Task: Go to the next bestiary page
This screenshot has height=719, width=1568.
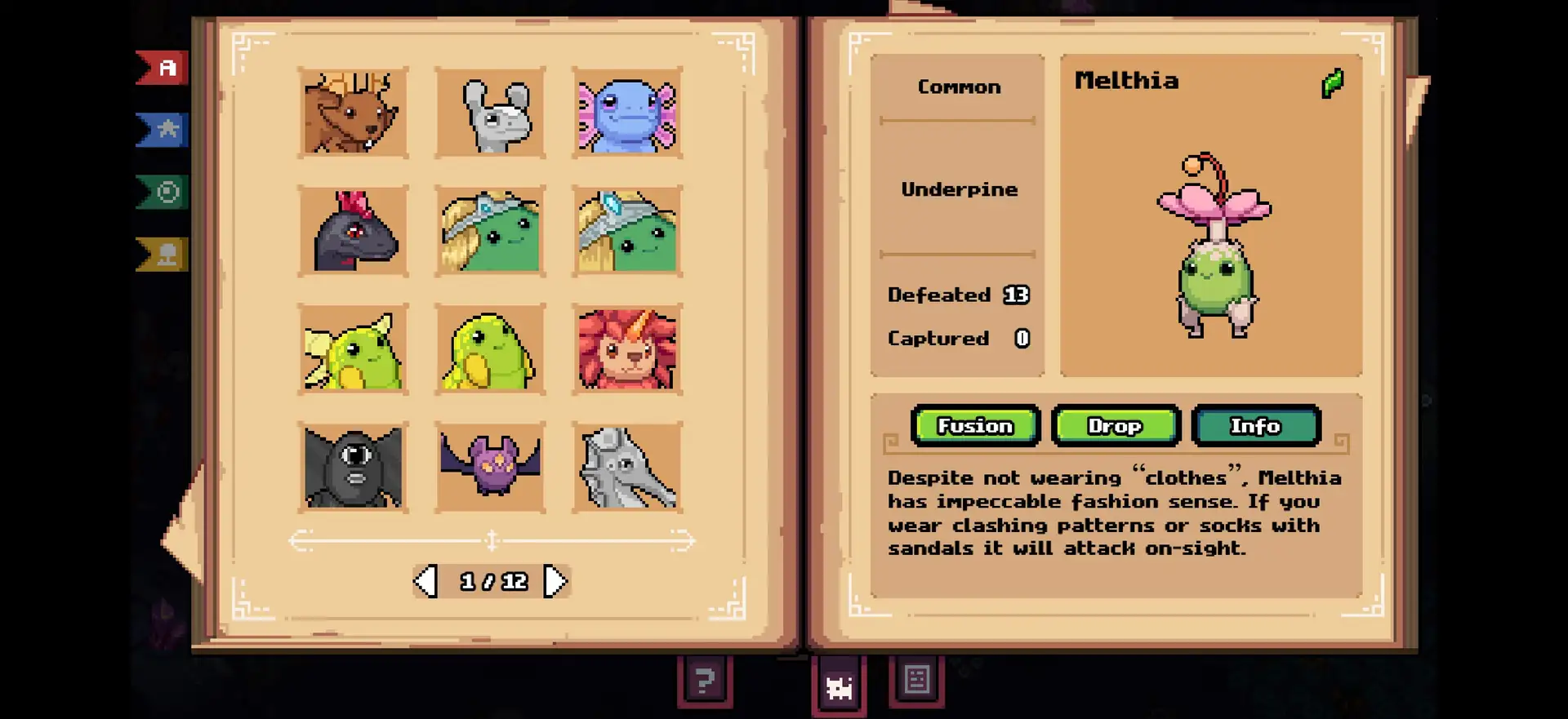Action: (x=555, y=582)
